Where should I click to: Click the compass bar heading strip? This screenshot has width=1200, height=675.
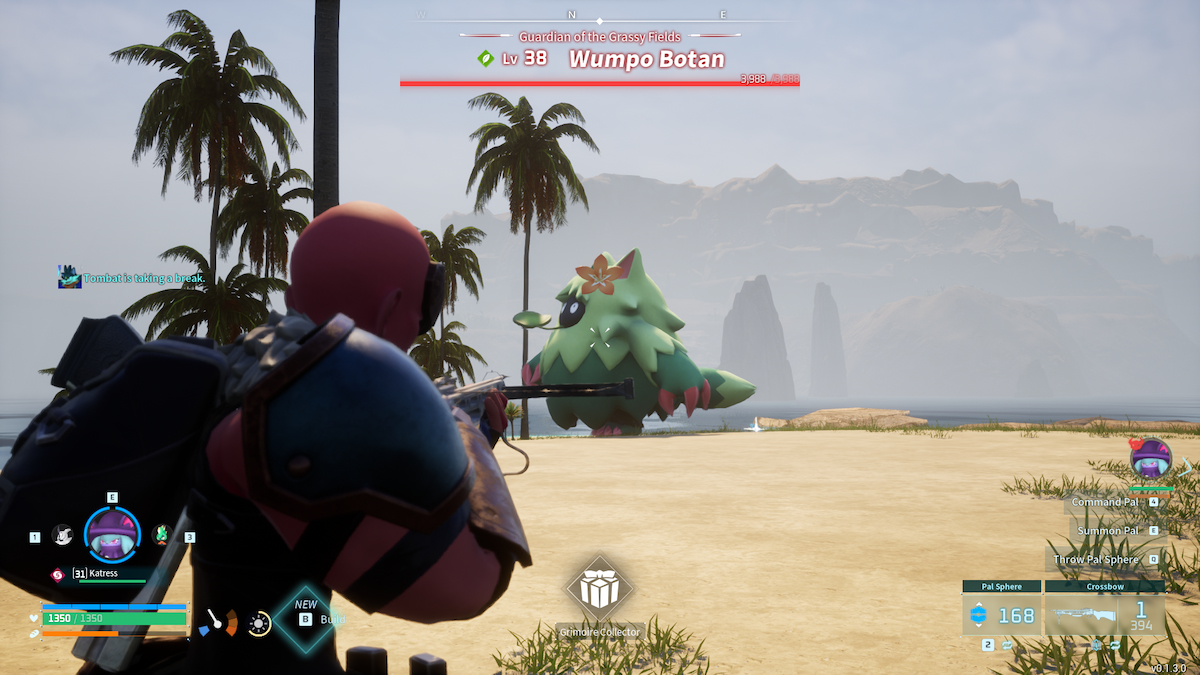click(598, 16)
